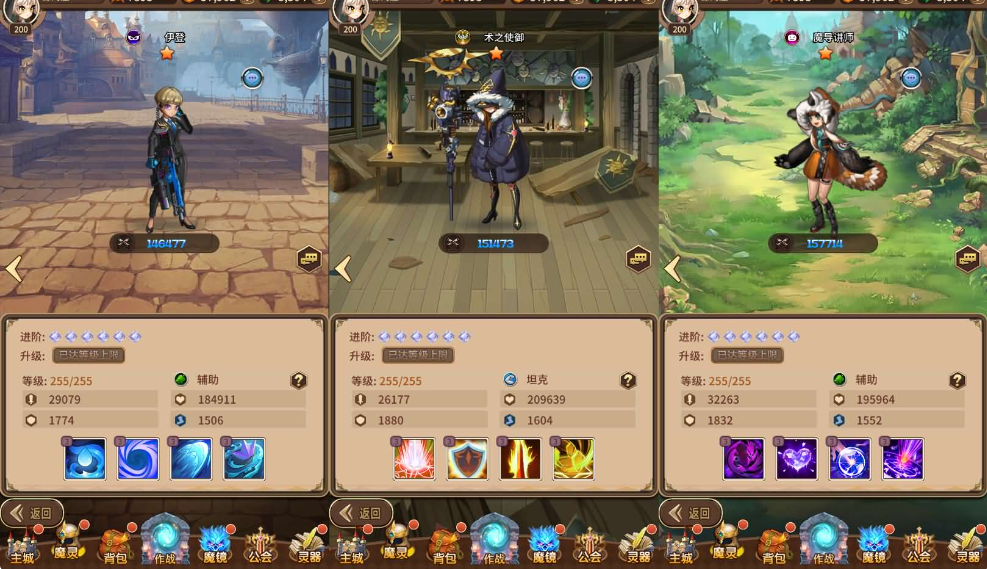
Task: Select the dark purple creature skill
Action: [x=743, y=459]
